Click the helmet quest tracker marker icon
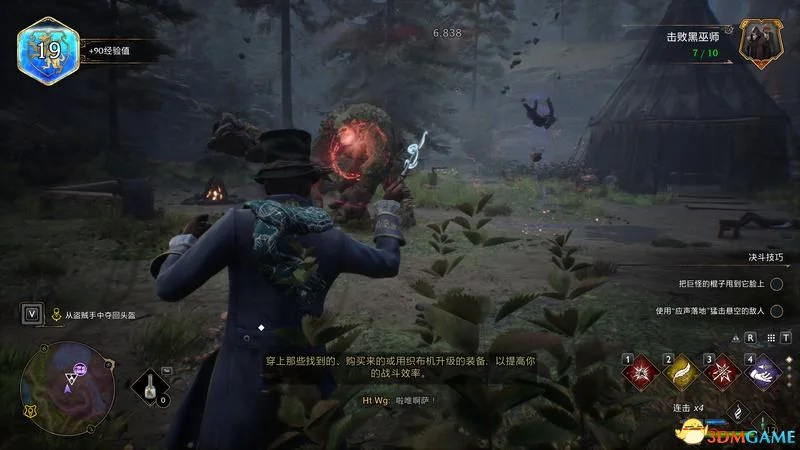 [x=57, y=314]
